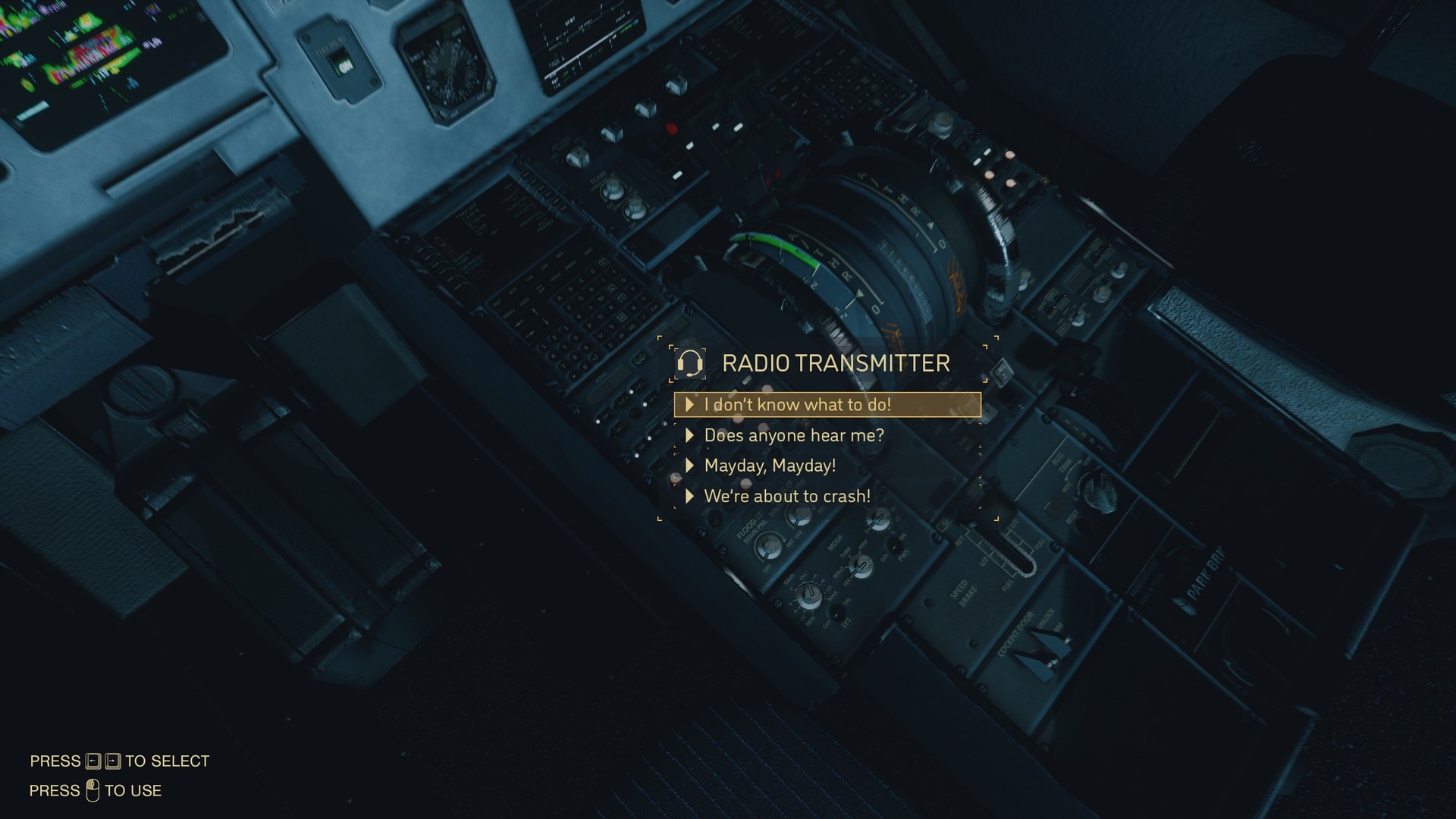Click the left mouse button icon in PRESS TO SELECT

pyautogui.click(x=93, y=761)
